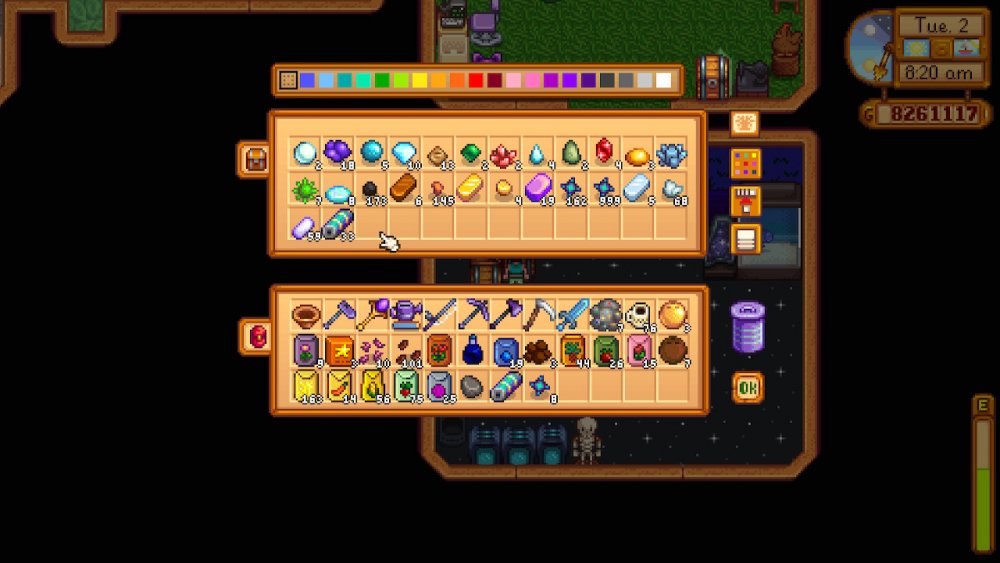Screen dimensions: 1000x563
Task: Click the scythe in the inventory
Action: click(x=538, y=315)
